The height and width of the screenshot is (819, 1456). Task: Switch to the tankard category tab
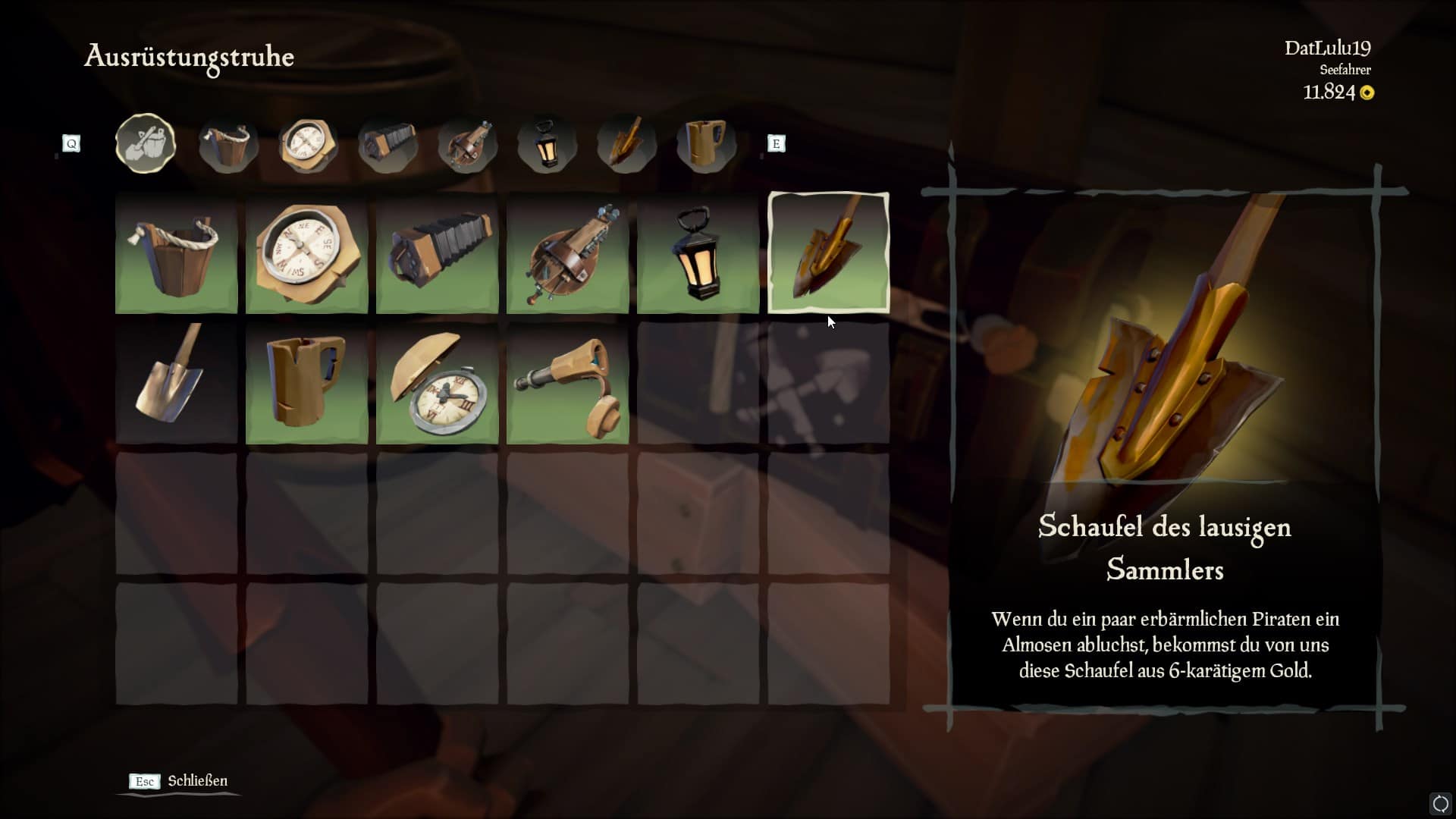point(706,144)
